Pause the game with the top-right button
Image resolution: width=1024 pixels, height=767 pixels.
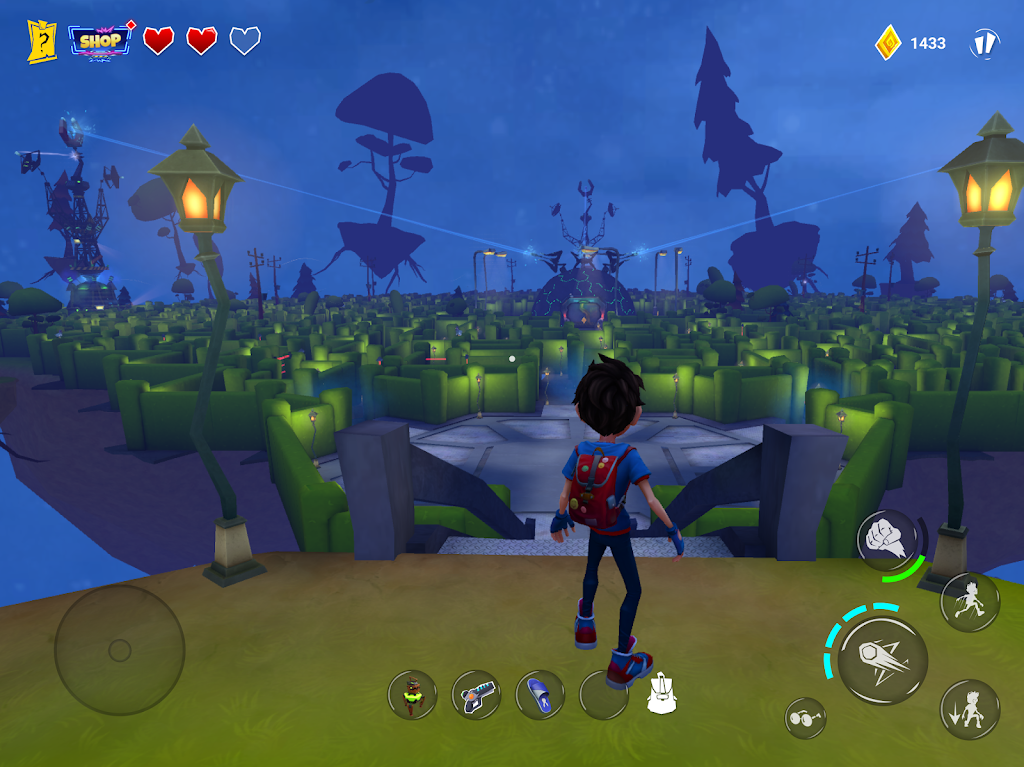985,43
